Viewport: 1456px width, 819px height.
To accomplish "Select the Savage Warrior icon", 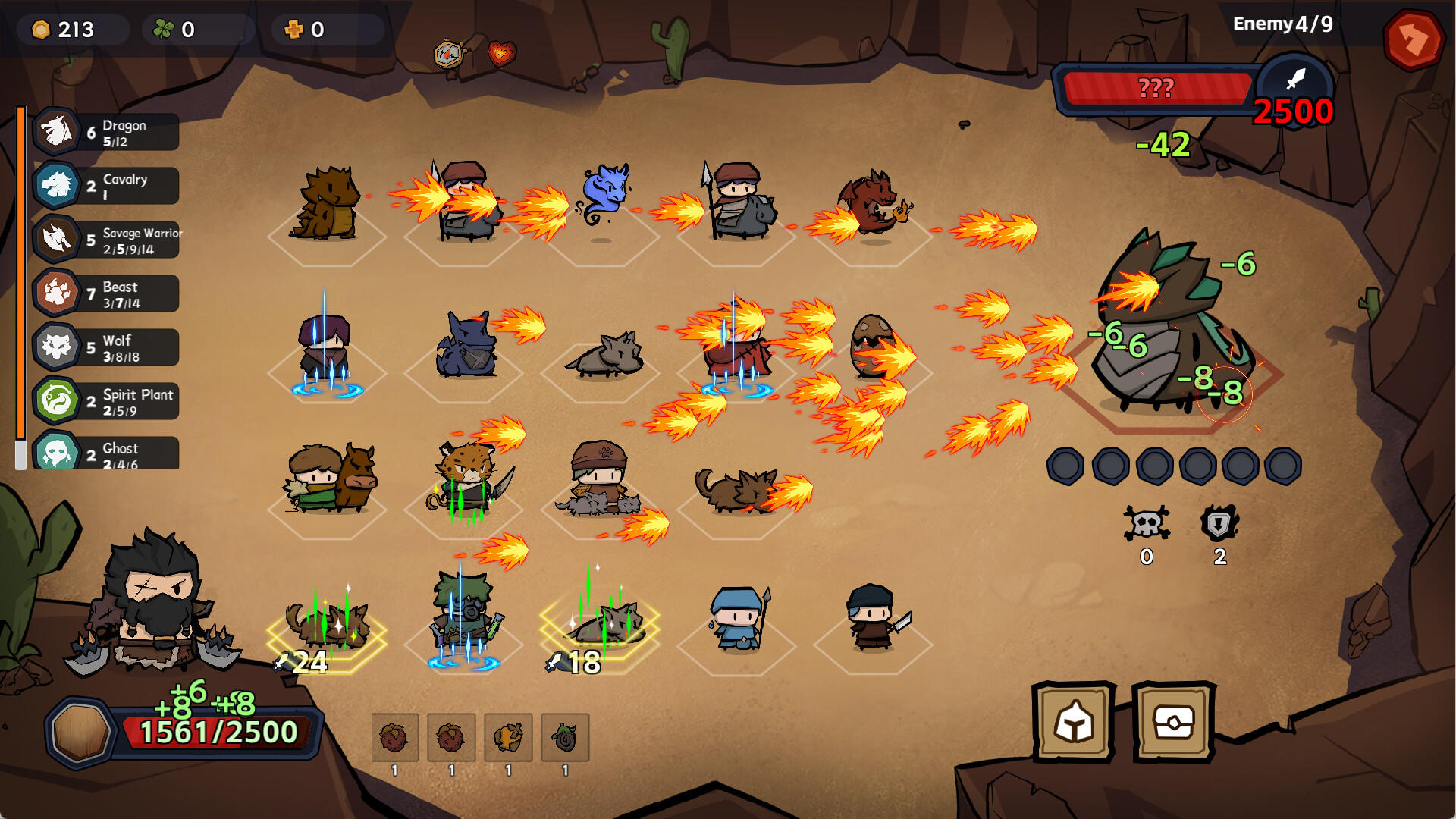I will [x=57, y=239].
